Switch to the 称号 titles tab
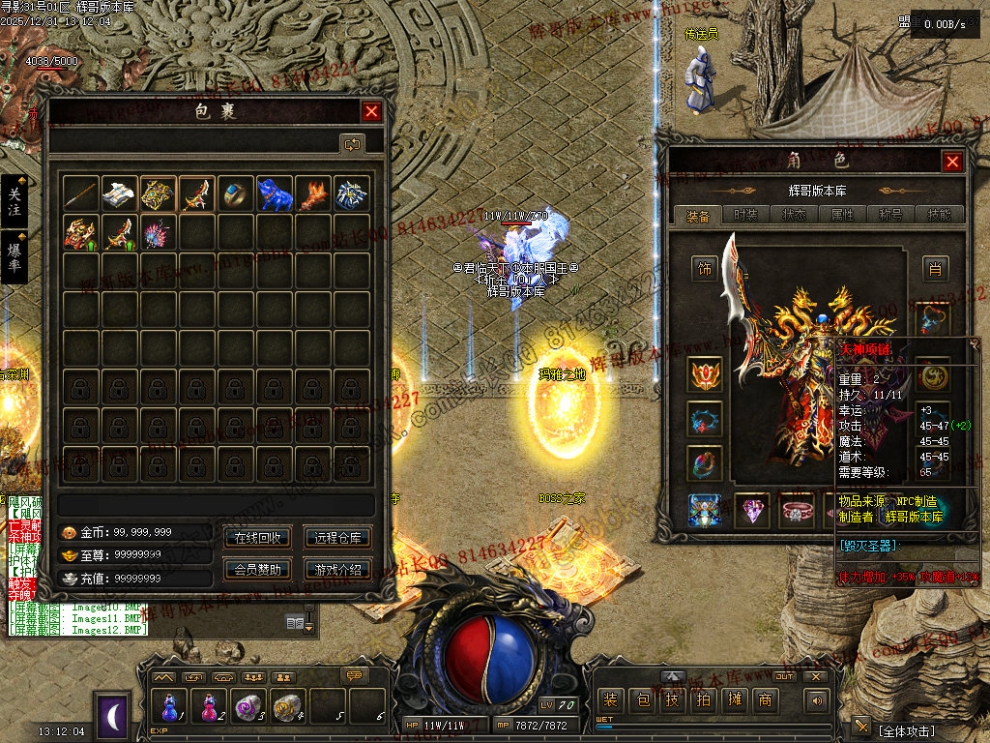Screen dimensions: 990x743 pyautogui.click(x=891, y=214)
